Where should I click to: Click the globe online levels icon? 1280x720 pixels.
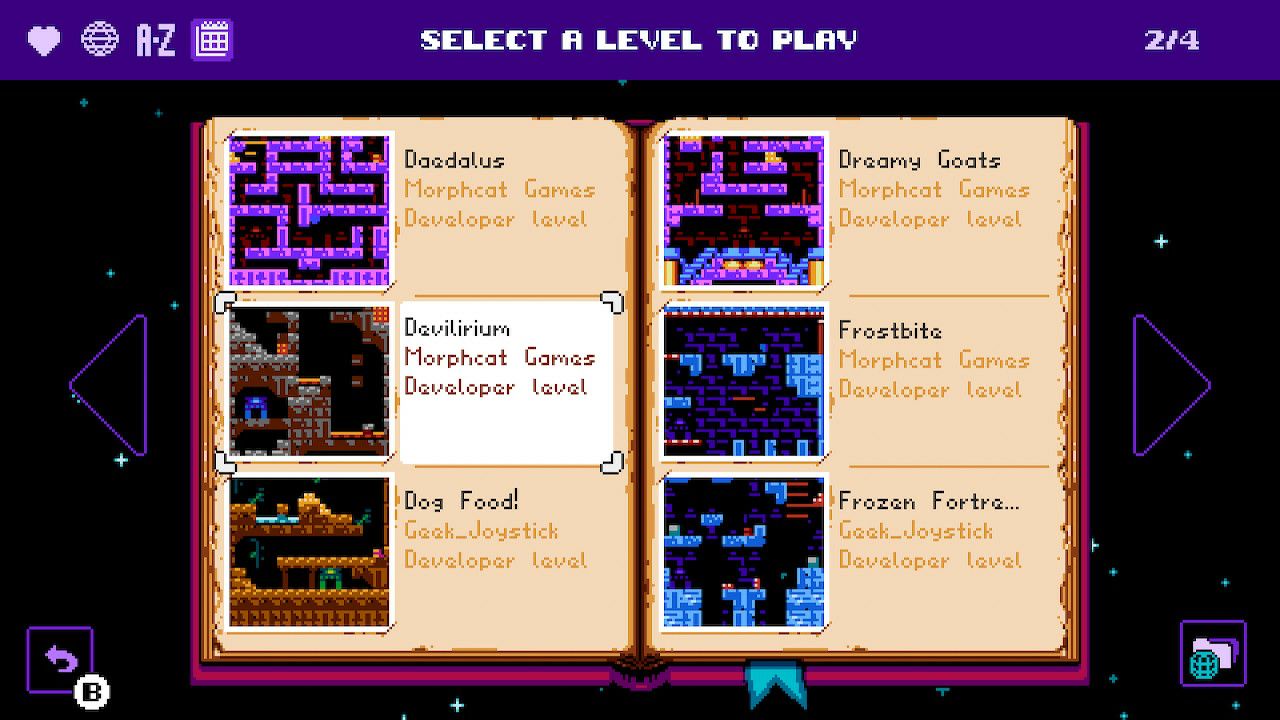click(99, 40)
